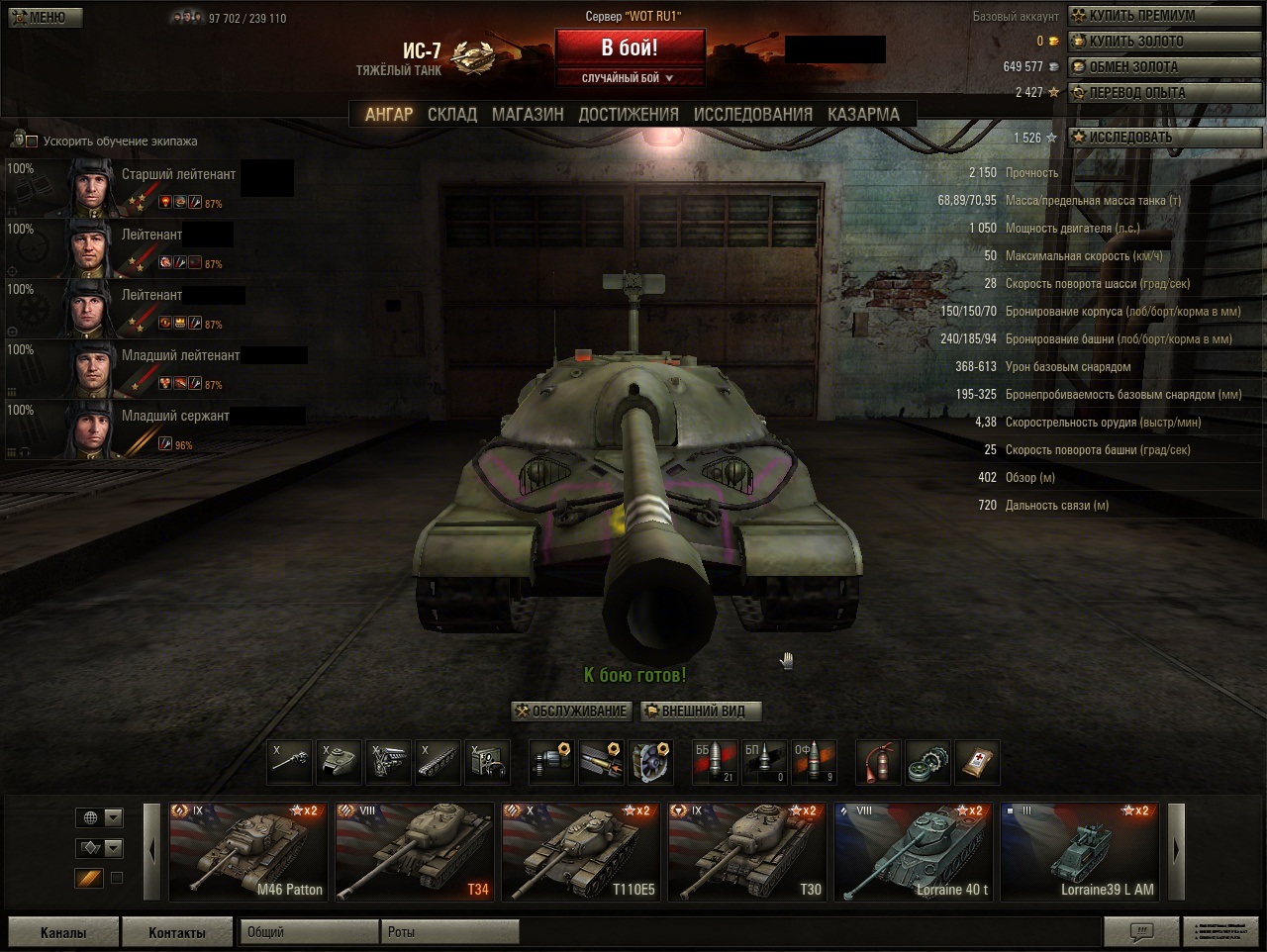Image resolution: width=1267 pixels, height=952 pixels.
Task: Start battle with the В бой! button
Action: tap(630, 48)
